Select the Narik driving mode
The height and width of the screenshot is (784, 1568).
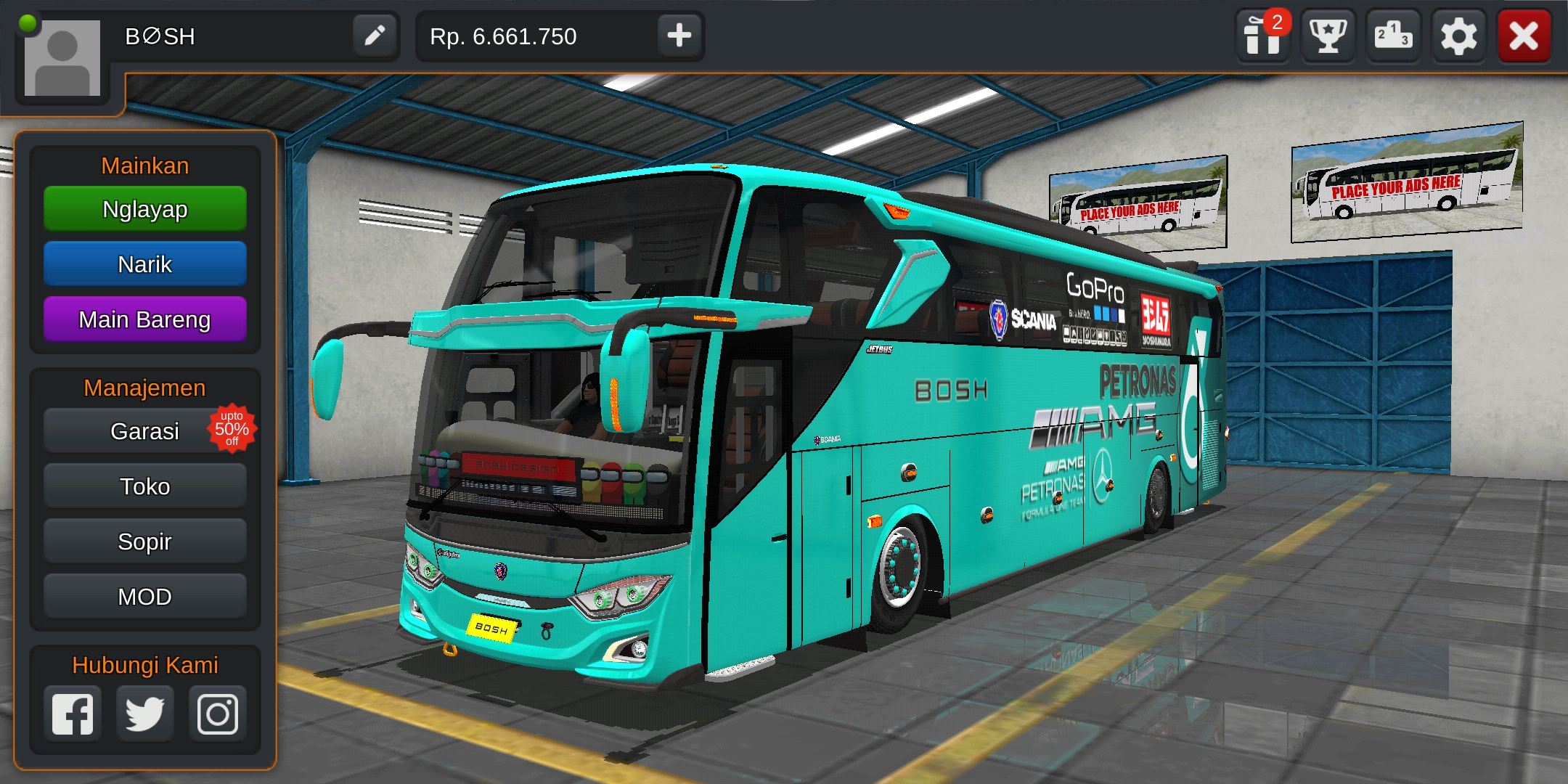pos(144,264)
